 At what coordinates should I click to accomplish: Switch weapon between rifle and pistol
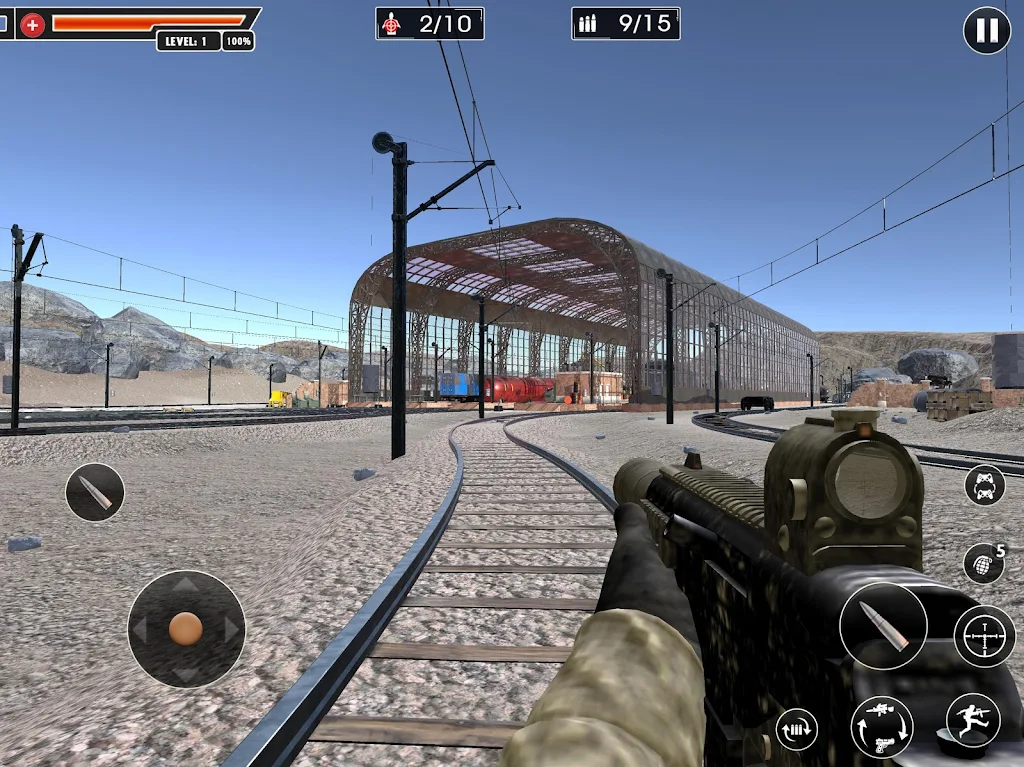[x=881, y=726]
